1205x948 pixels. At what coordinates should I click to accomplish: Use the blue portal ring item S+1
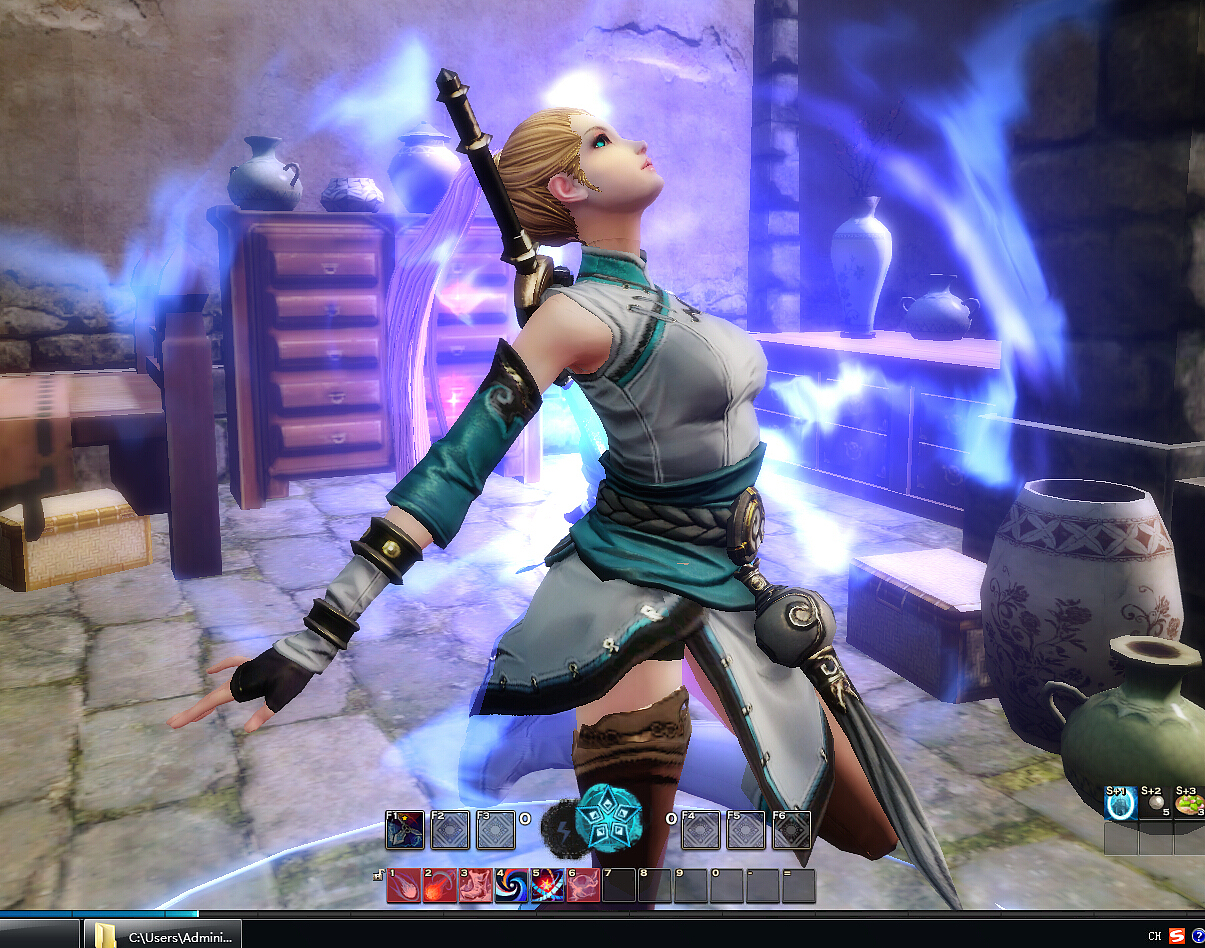[x=1120, y=805]
